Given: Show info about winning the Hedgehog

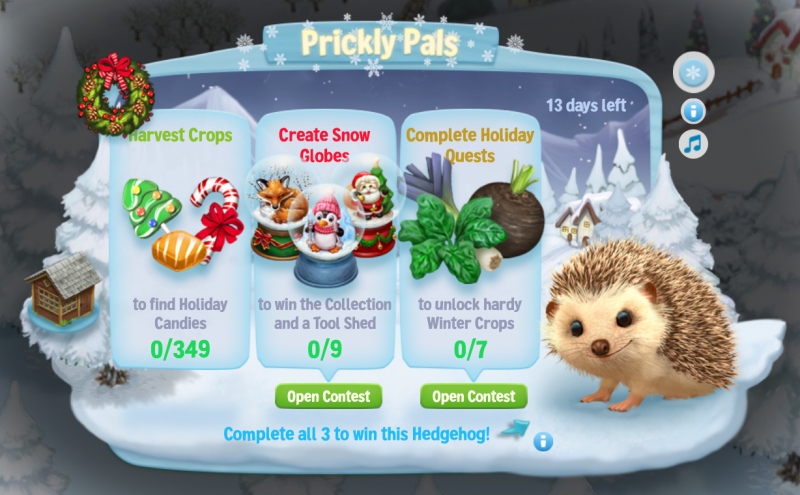Looking at the screenshot, I should click(543, 441).
